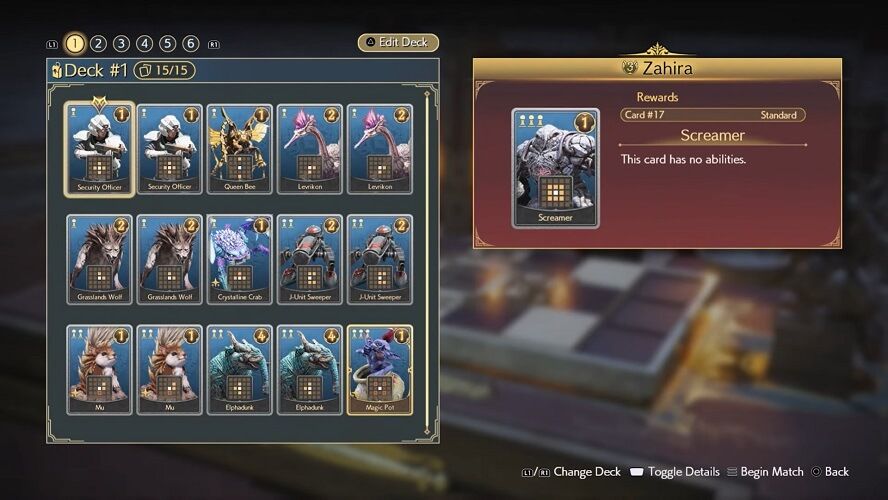Switch to deck tab 3

tap(121, 43)
